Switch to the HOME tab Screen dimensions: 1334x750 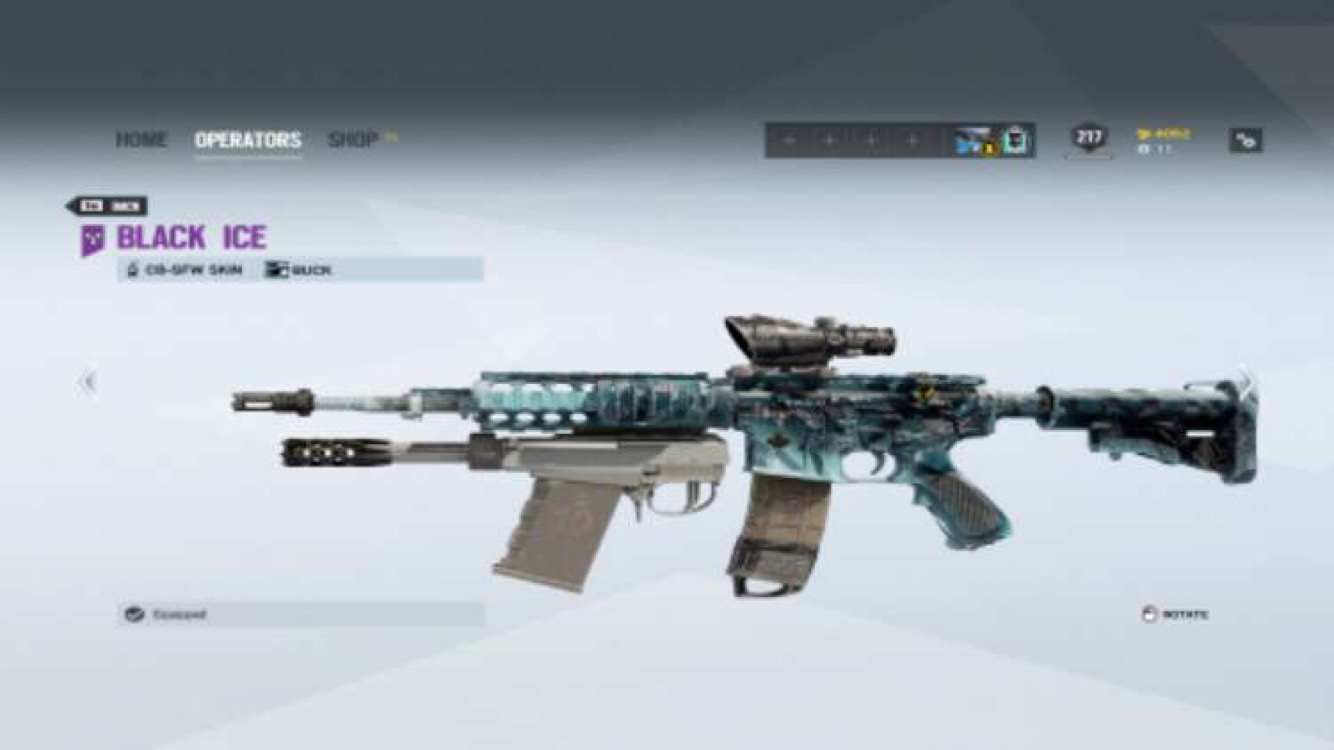pyautogui.click(x=143, y=140)
